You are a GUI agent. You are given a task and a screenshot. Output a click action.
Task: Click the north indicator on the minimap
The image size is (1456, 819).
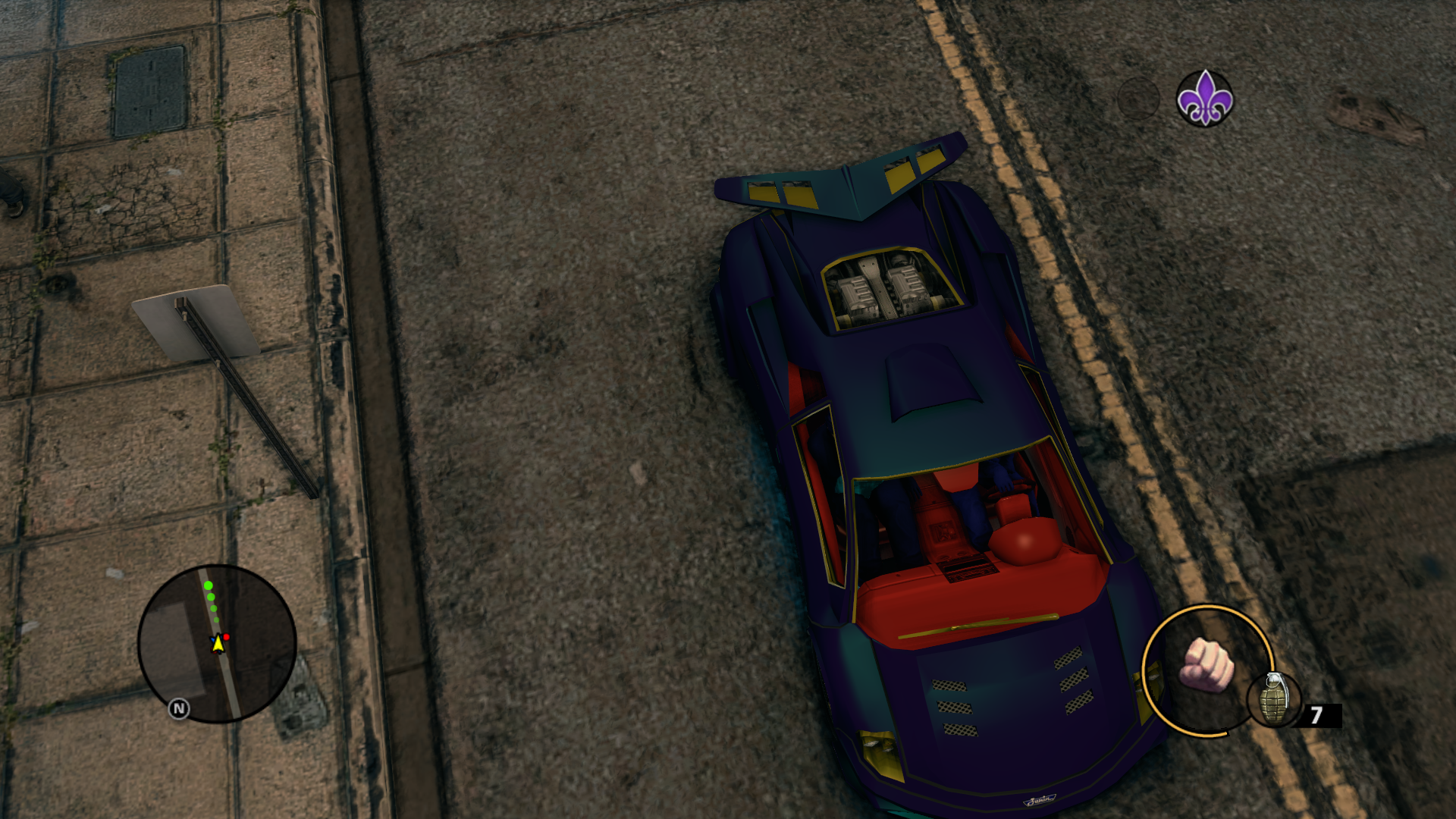(x=179, y=709)
